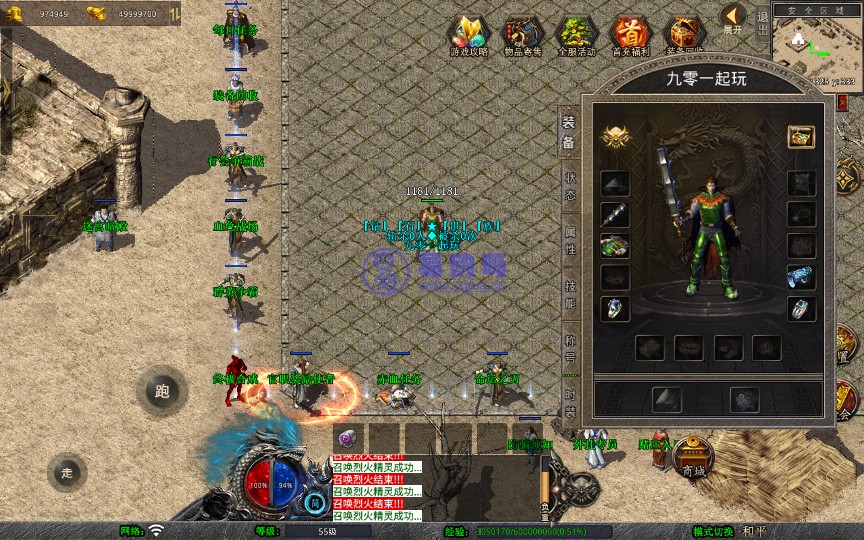This screenshot has width=864, height=540.
Task: Tap the 跑 run button
Action: (x=162, y=392)
